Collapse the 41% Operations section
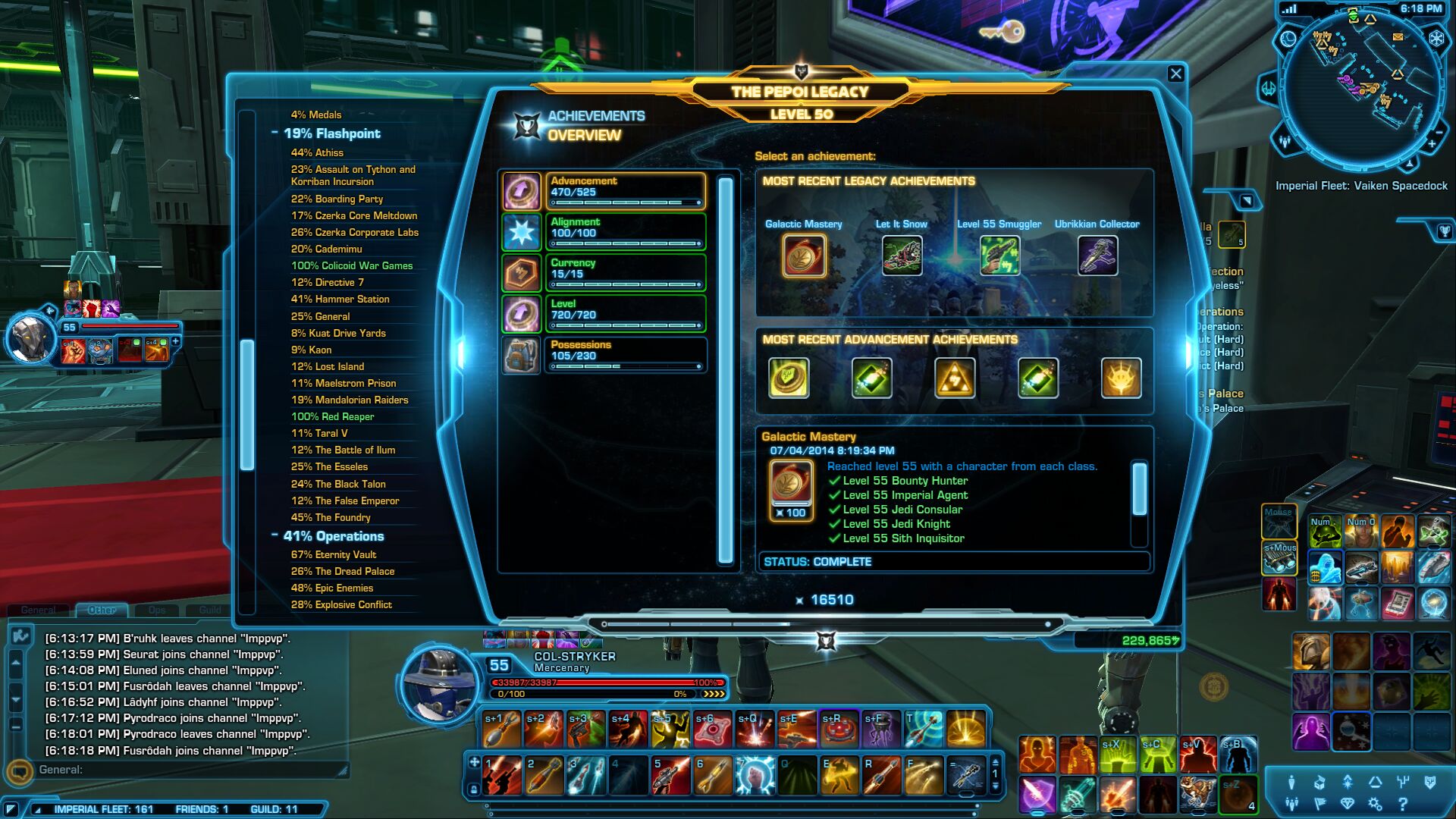 click(275, 535)
